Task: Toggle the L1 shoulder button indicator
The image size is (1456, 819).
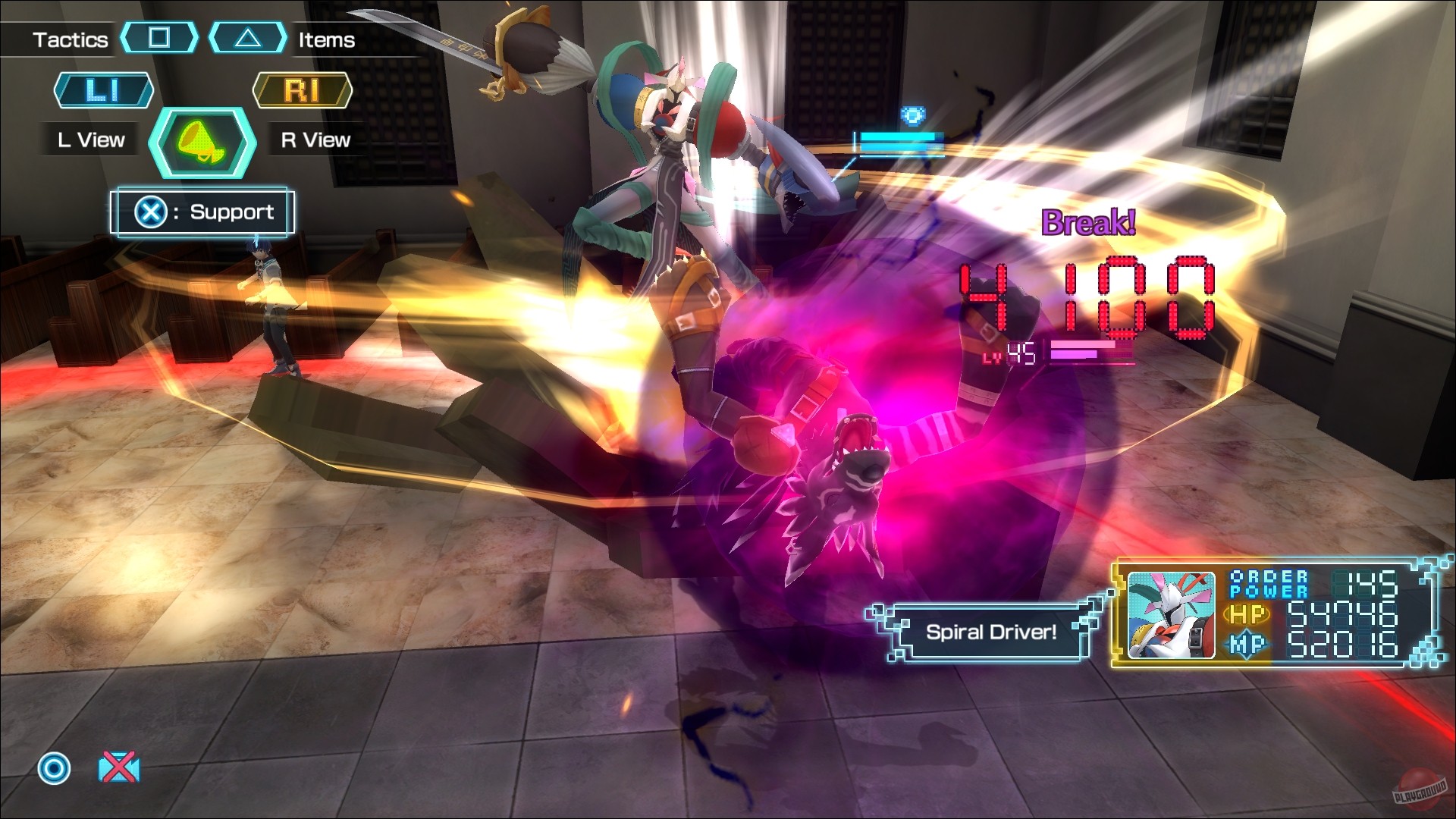Action: (x=102, y=91)
